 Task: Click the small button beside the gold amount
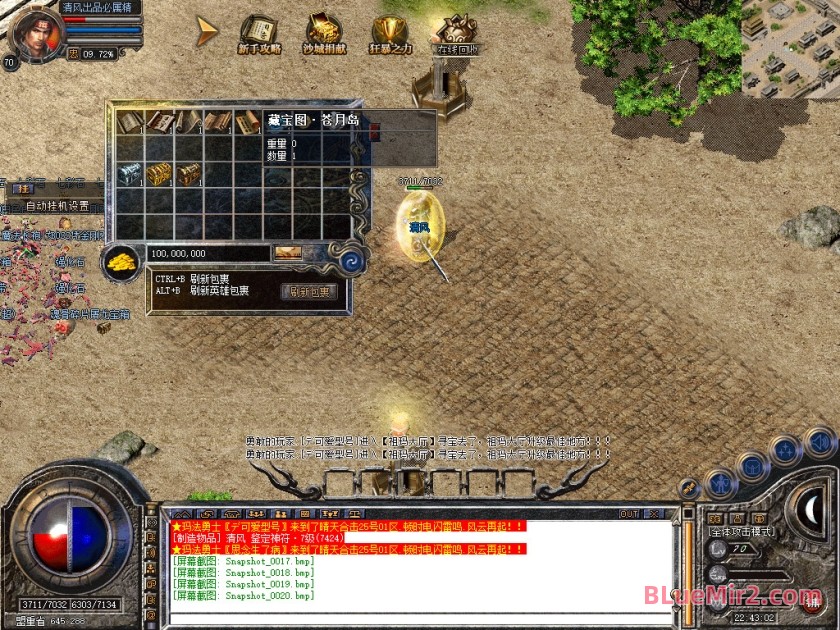[x=288, y=254]
